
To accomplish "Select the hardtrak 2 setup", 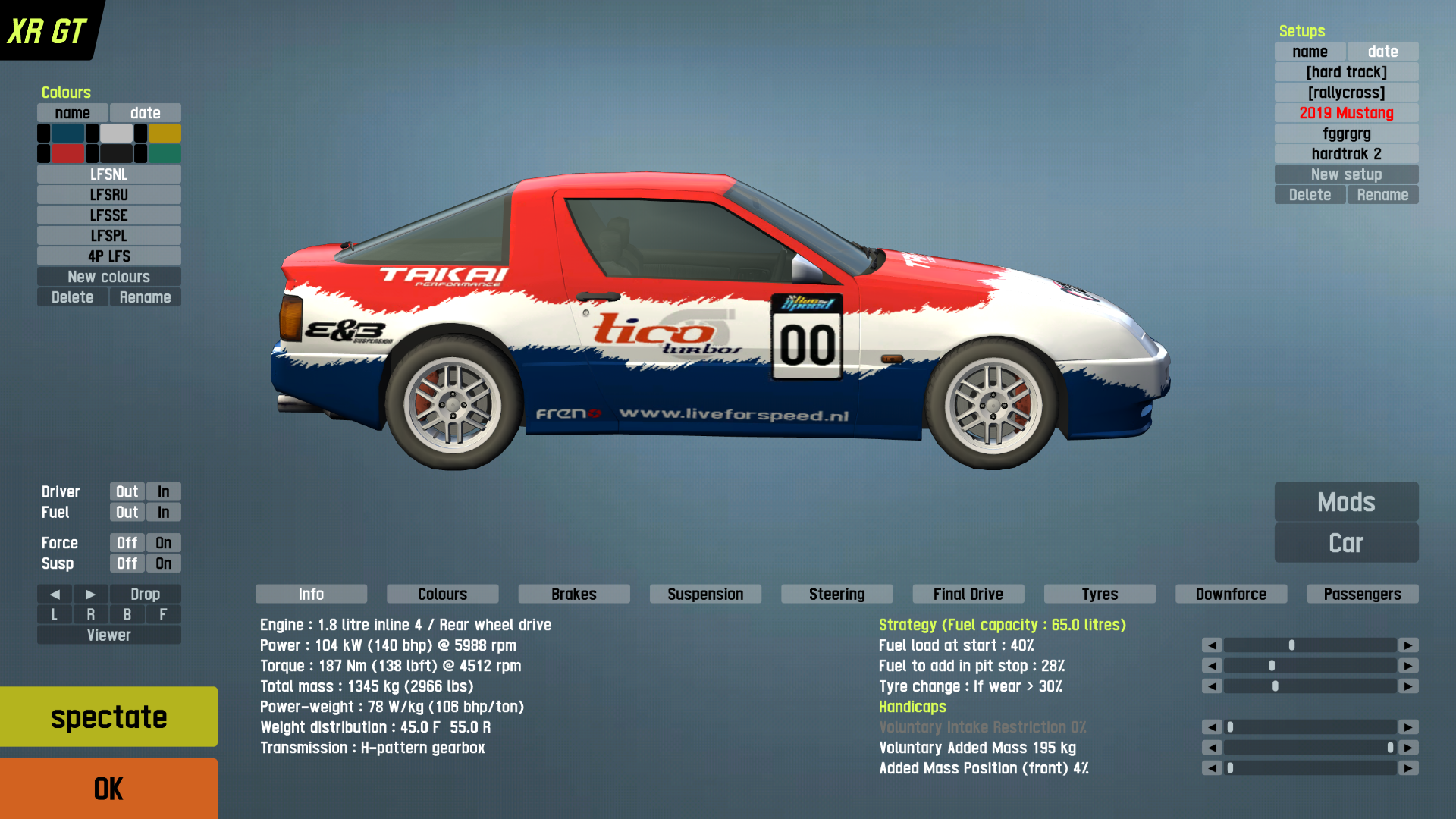I will (1346, 154).
